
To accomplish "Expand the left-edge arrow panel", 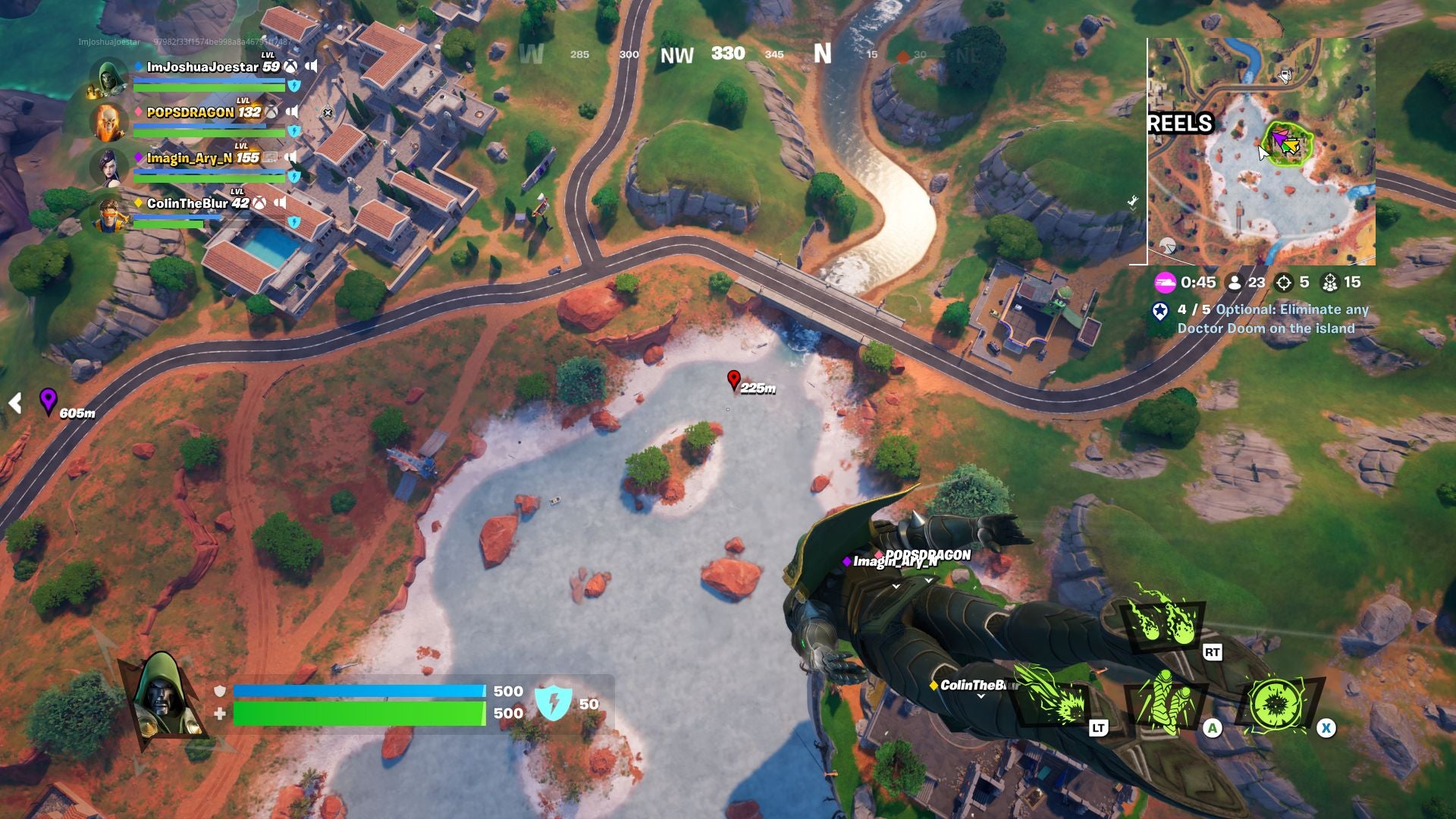I will [14, 404].
